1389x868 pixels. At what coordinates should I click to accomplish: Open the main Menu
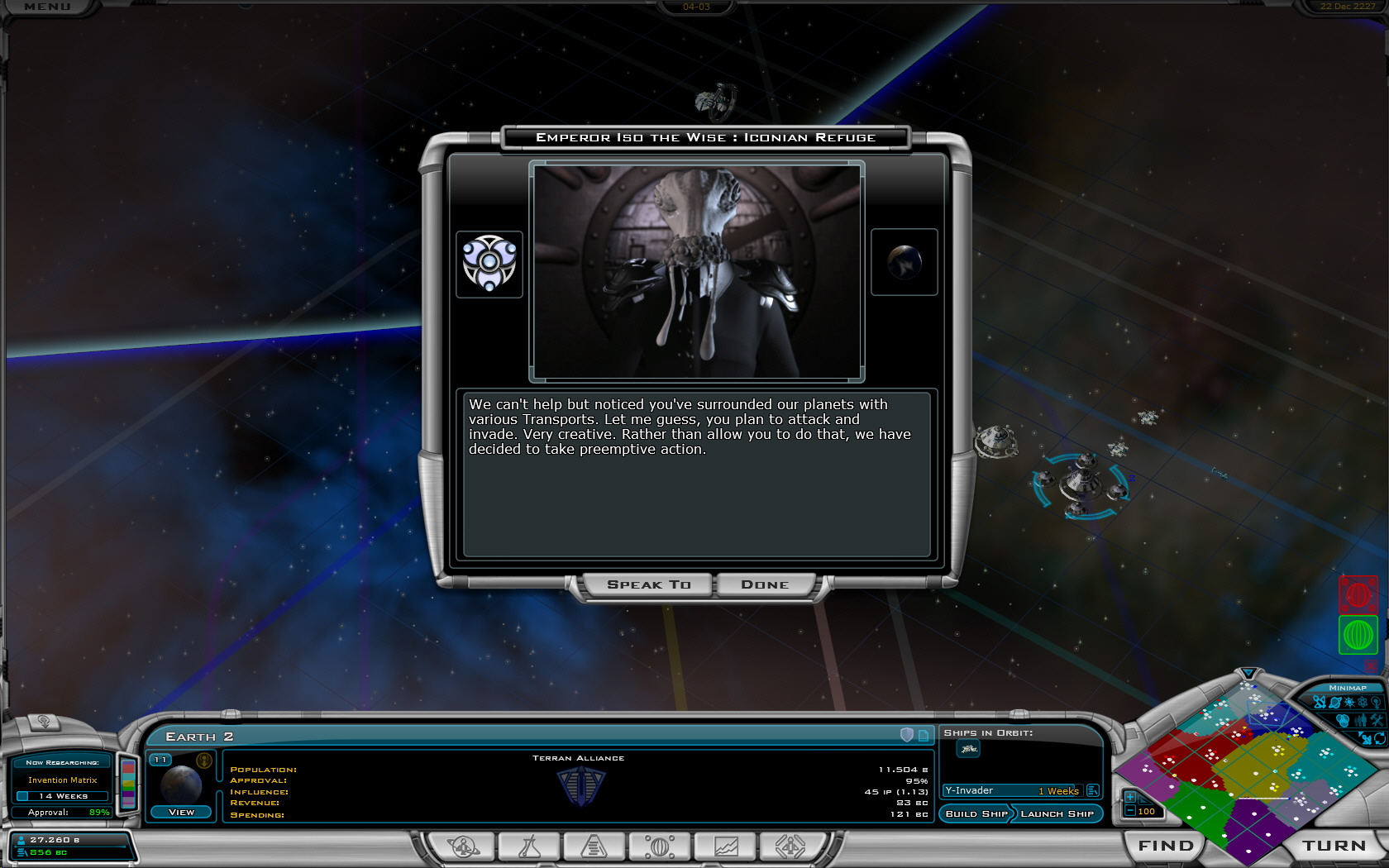(48, 7)
